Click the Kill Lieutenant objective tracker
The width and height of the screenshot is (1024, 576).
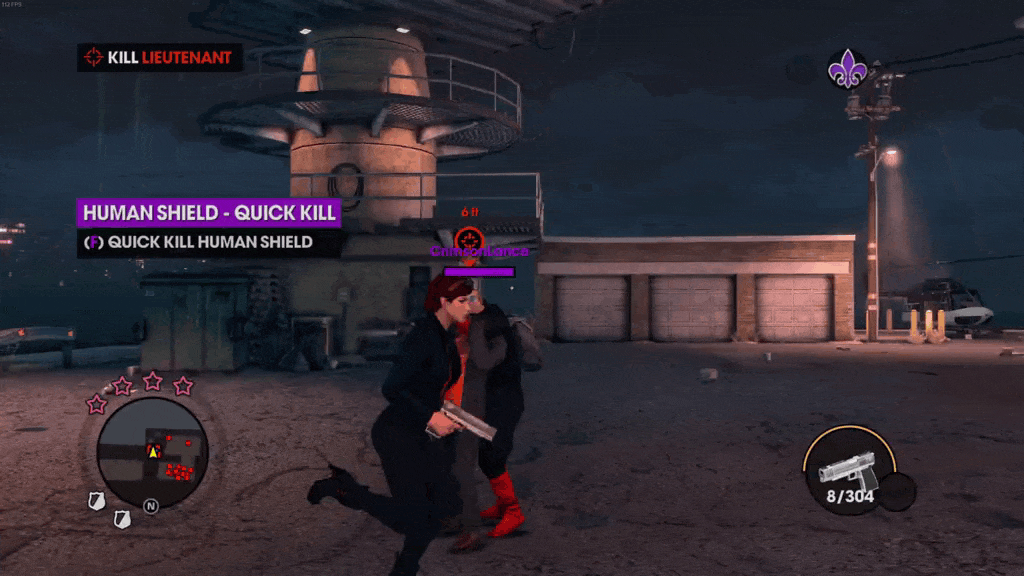click(x=160, y=57)
